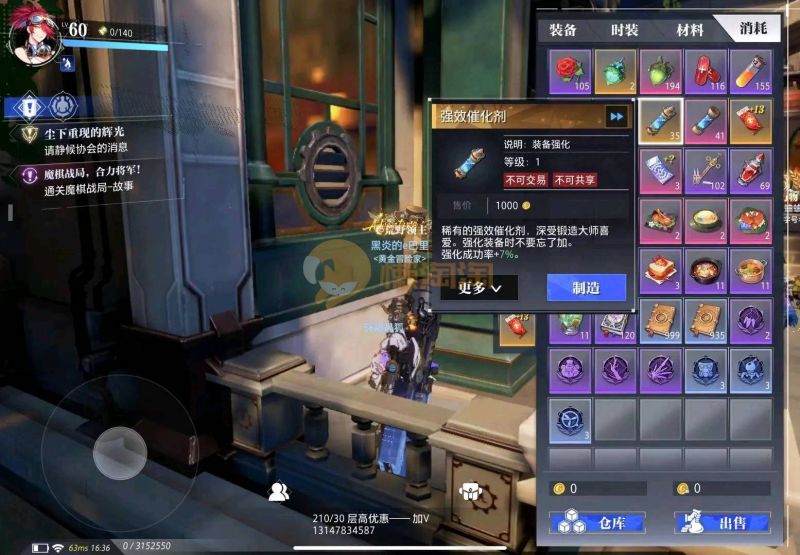Open the 更多 dropdown in the tooltip
The width and height of the screenshot is (800, 555).
click(x=480, y=288)
